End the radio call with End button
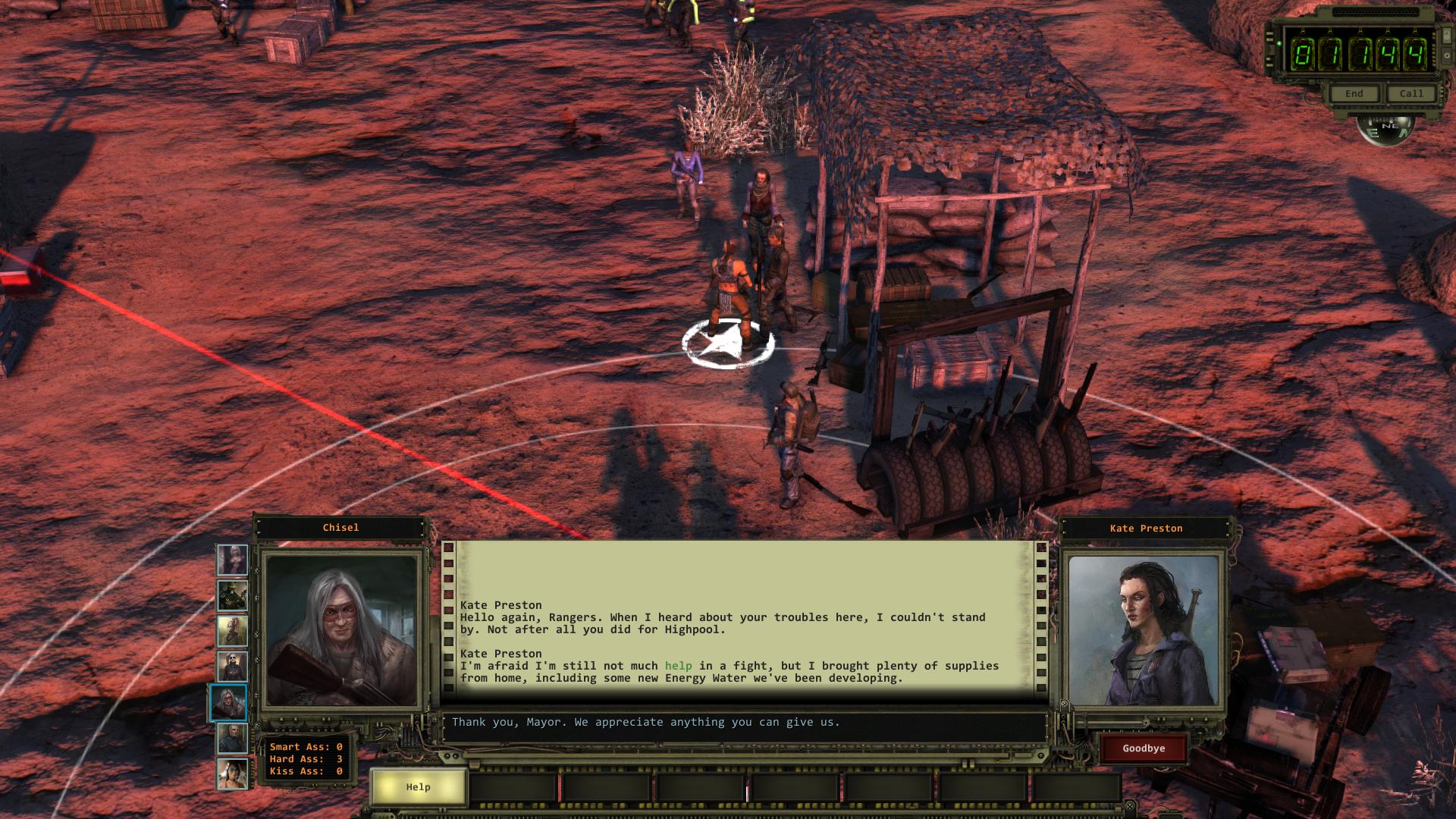Viewport: 1456px width, 819px height. coord(1354,94)
